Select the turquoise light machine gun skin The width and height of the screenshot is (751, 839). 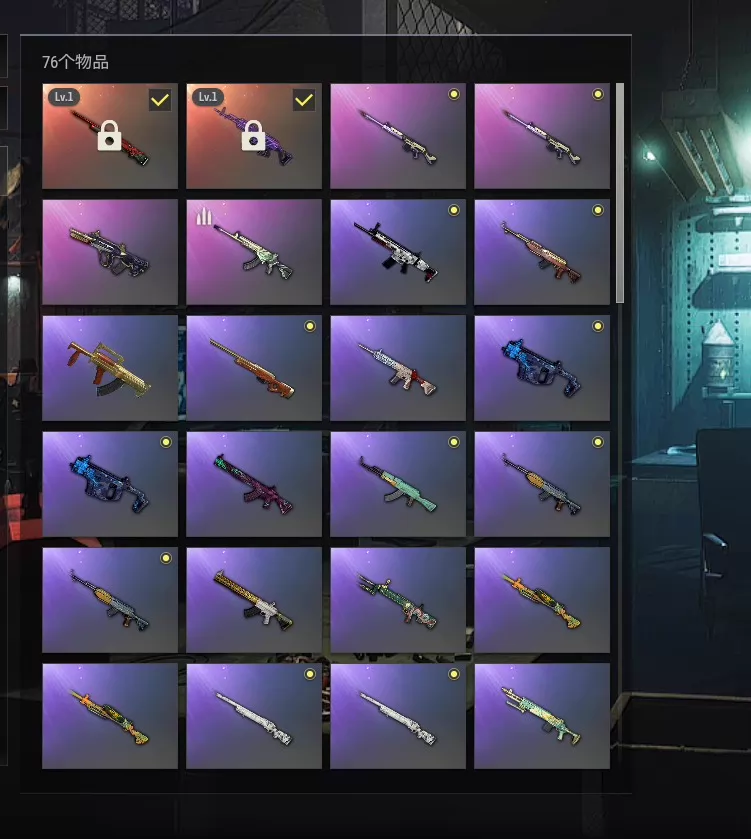[x=541, y=716]
